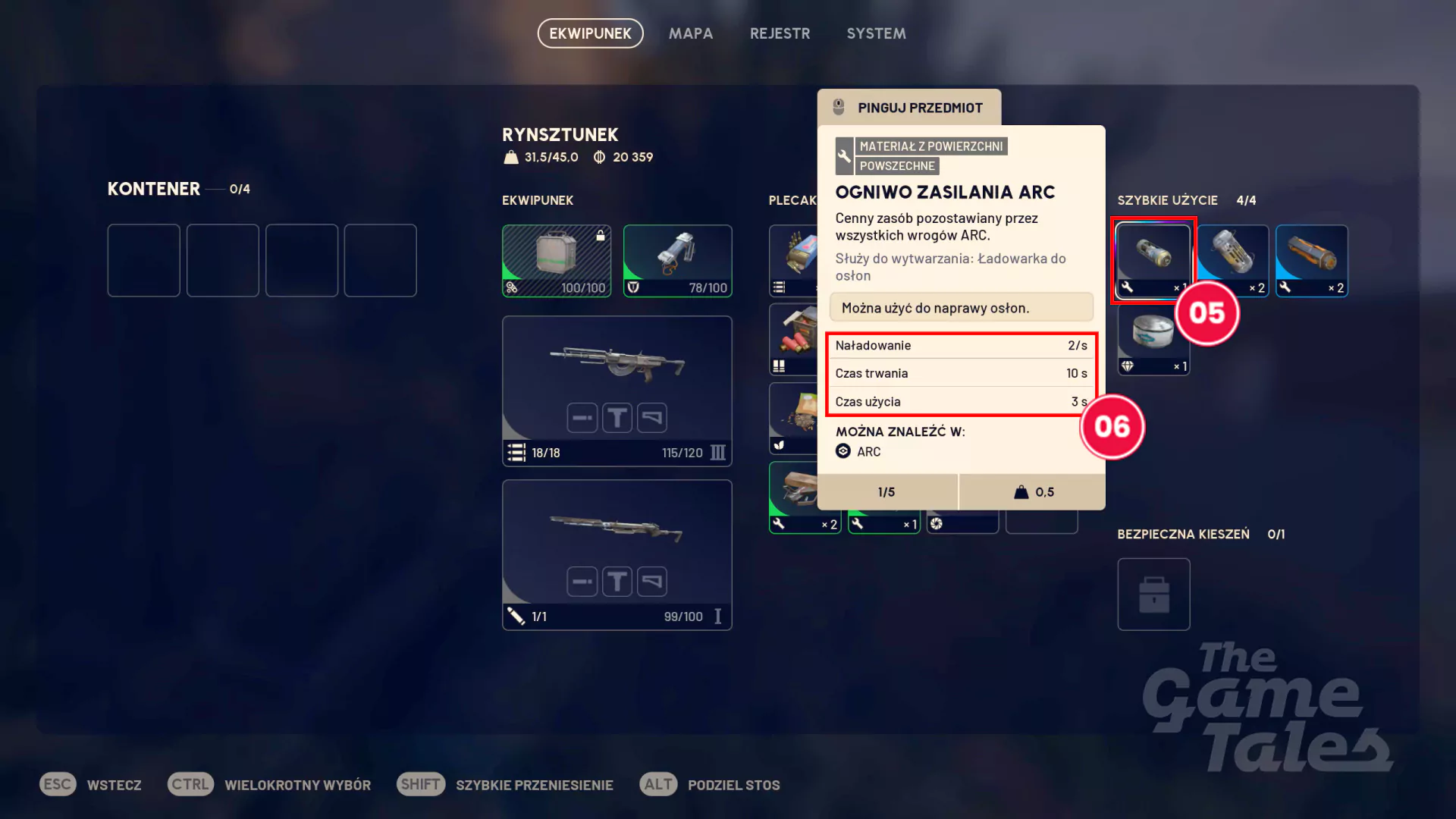Click the empty safe pocket slot
Screen dimensions: 1456x819
[x=1153, y=594]
